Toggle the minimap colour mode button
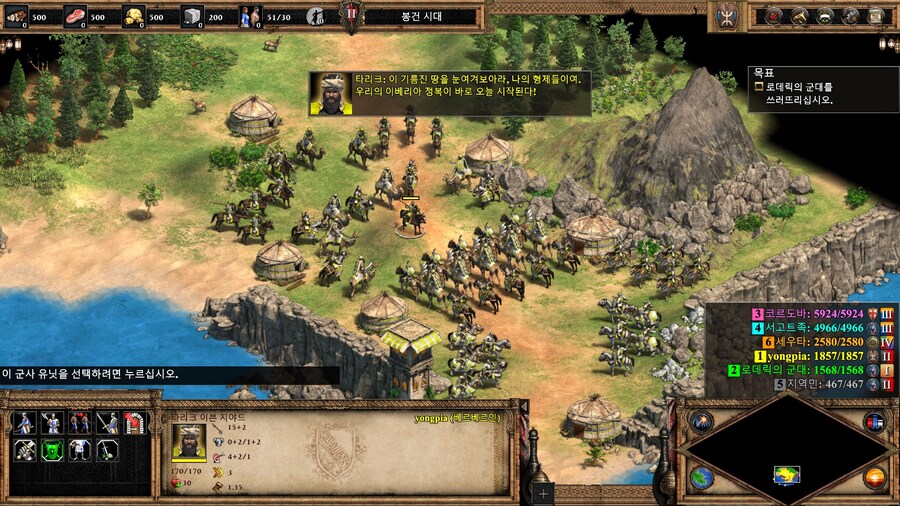 coord(874,421)
